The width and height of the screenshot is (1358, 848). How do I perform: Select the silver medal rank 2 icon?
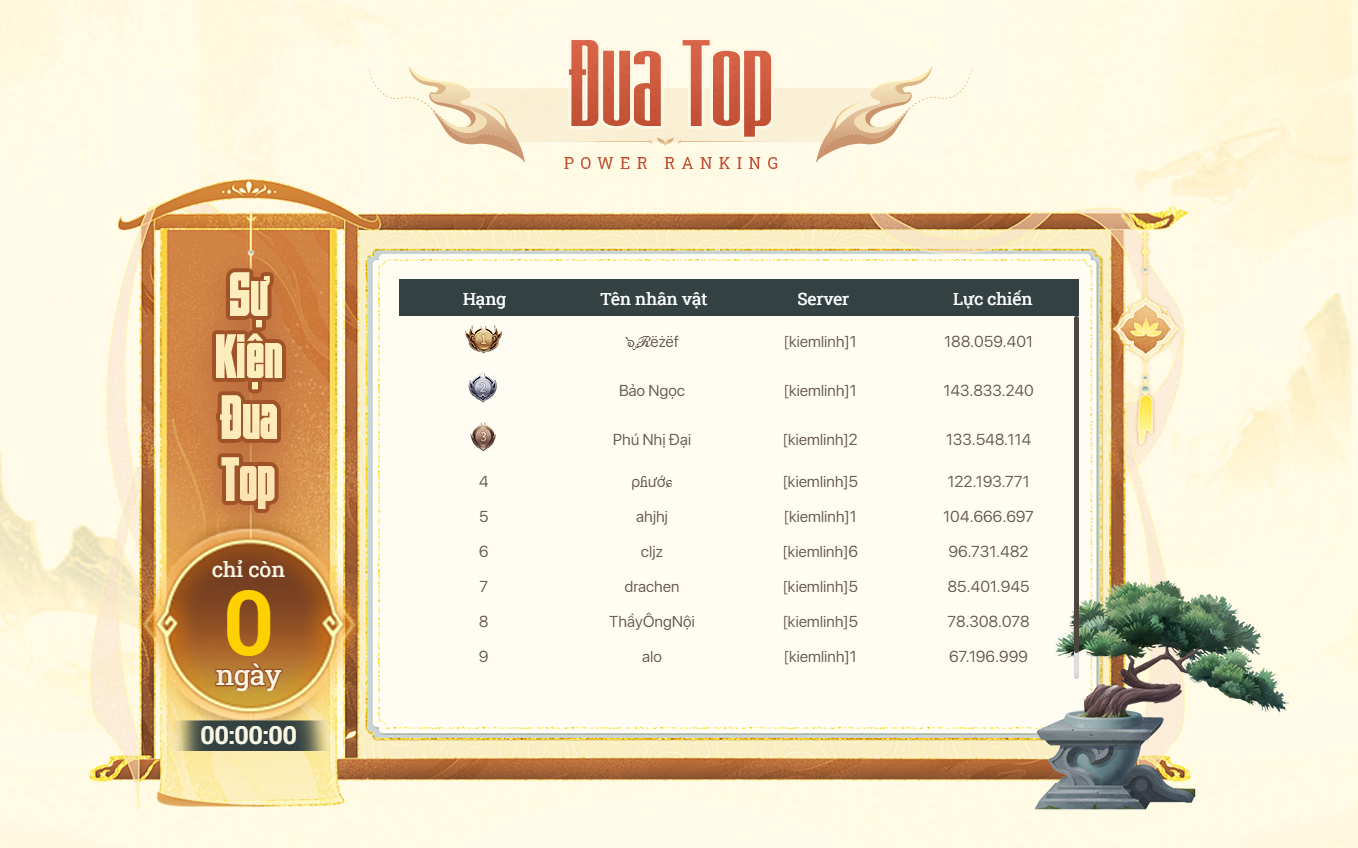tap(483, 389)
